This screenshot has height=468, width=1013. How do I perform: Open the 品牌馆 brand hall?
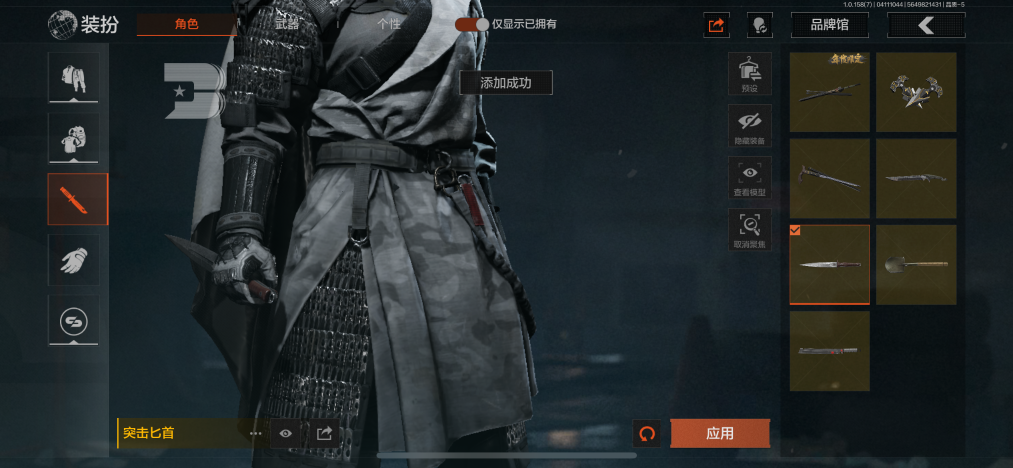coord(829,24)
